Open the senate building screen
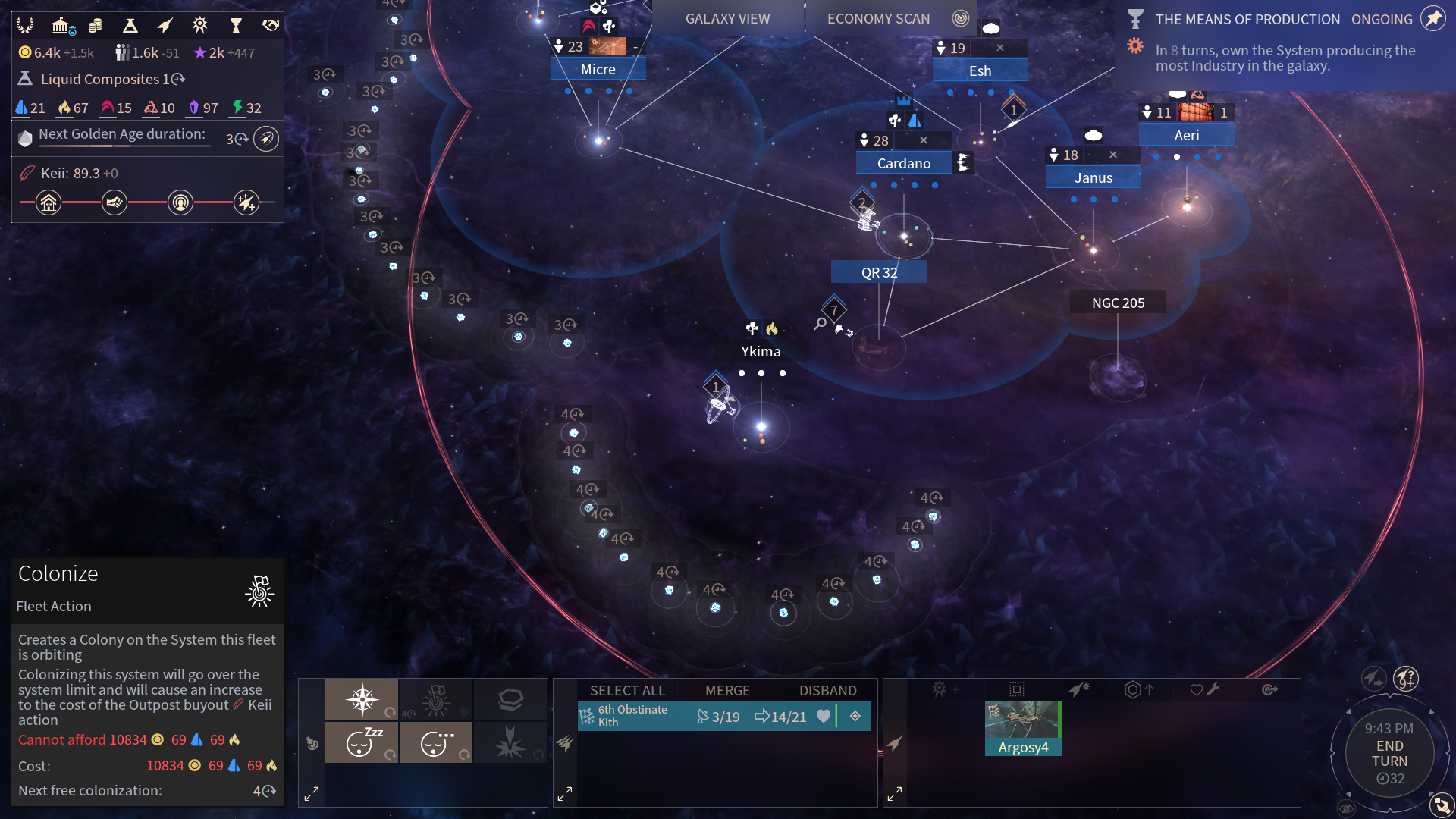Image resolution: width=1456 pixels, height=819 pixels. (x=62, y=26)
